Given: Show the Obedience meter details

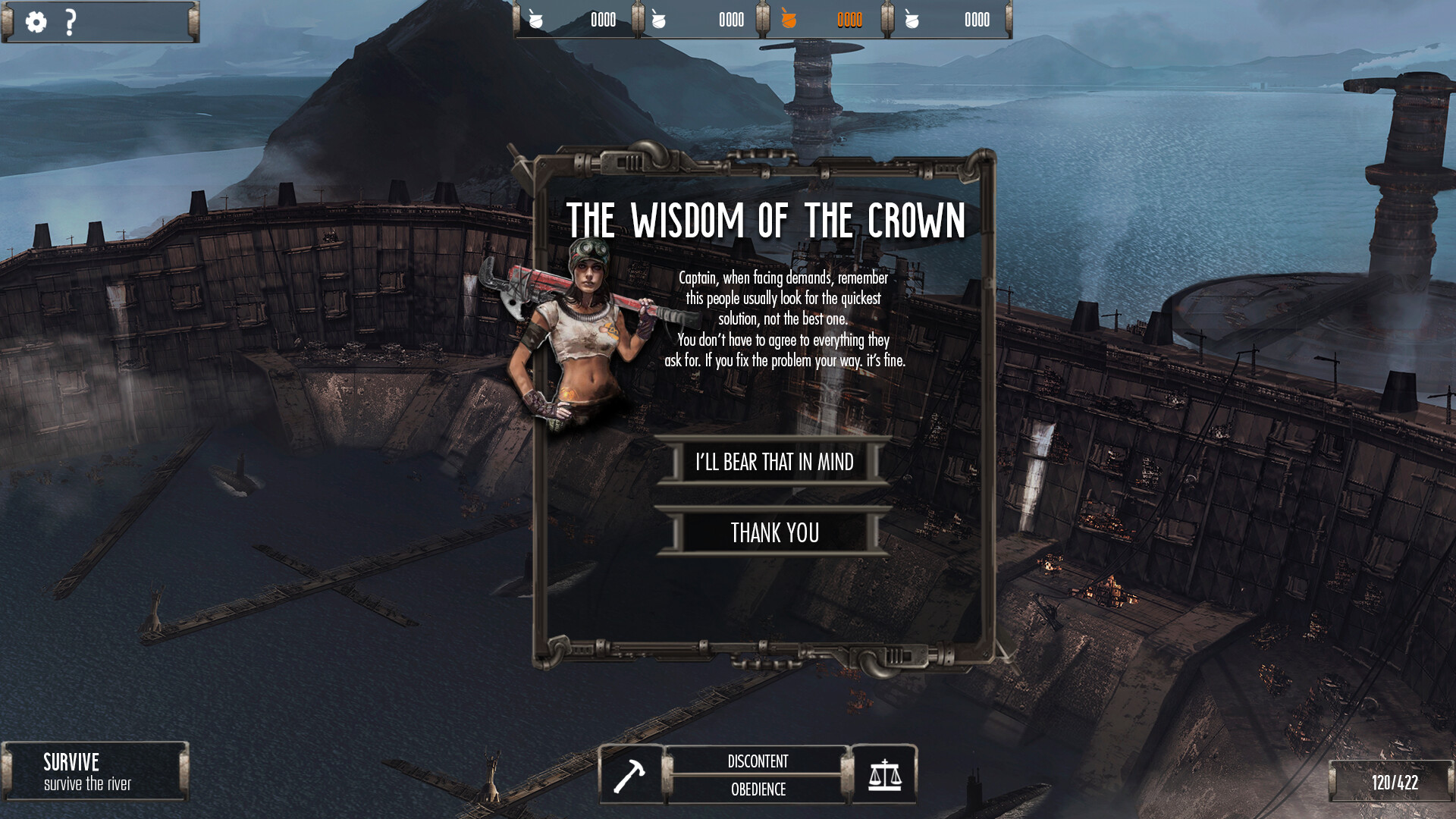Looking at the screenshot, I should pos(758,789).
